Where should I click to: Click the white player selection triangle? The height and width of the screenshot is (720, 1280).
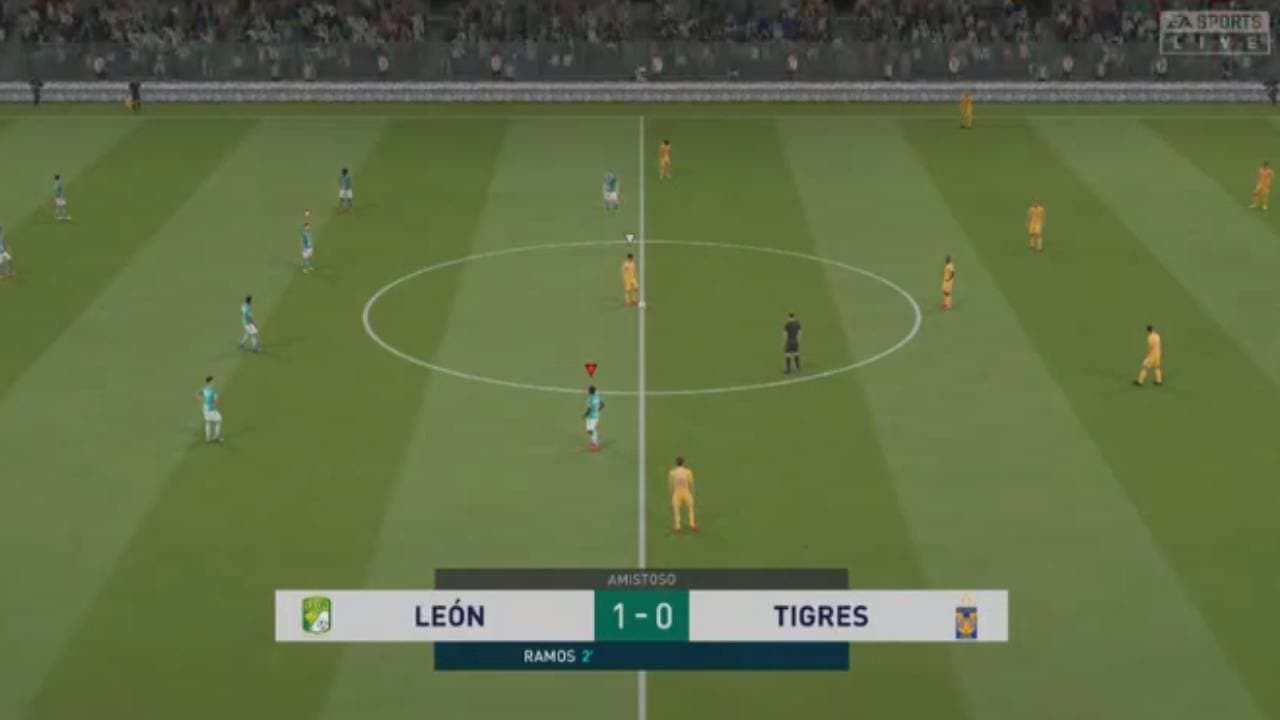tap(630, 239)
